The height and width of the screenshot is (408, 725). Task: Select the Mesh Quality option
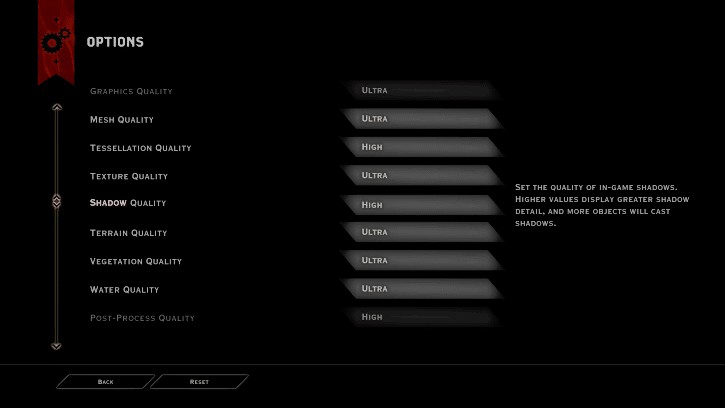point(122,120)
